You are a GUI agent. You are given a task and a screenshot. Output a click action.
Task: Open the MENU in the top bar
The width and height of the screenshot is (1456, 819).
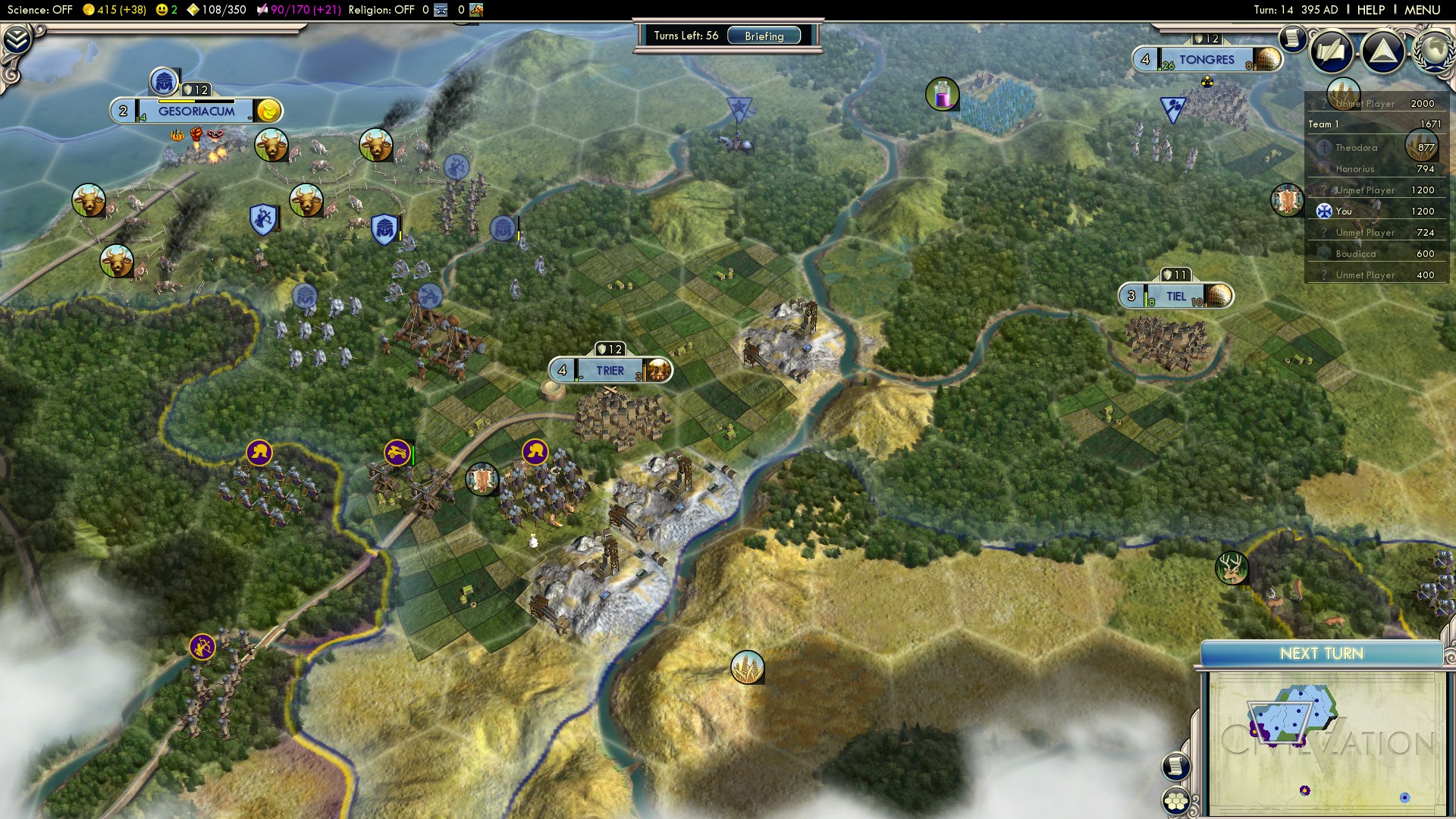pyautogui.click(x=1422, y=10)
